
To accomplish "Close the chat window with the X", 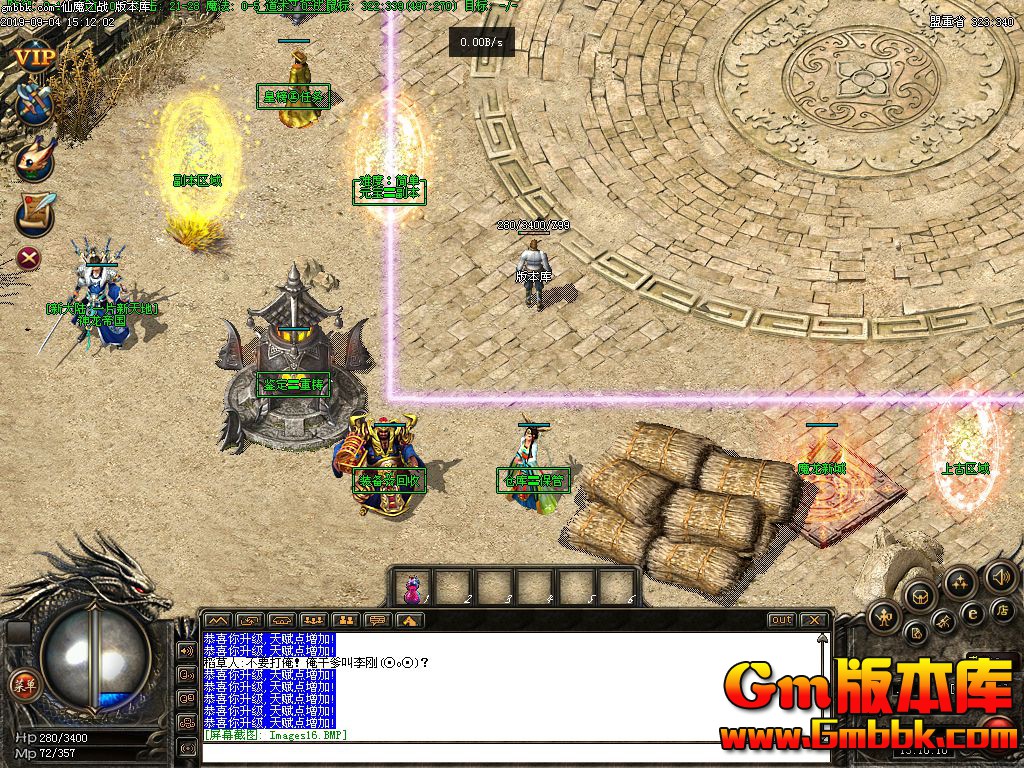I will [x=813, y=620].
